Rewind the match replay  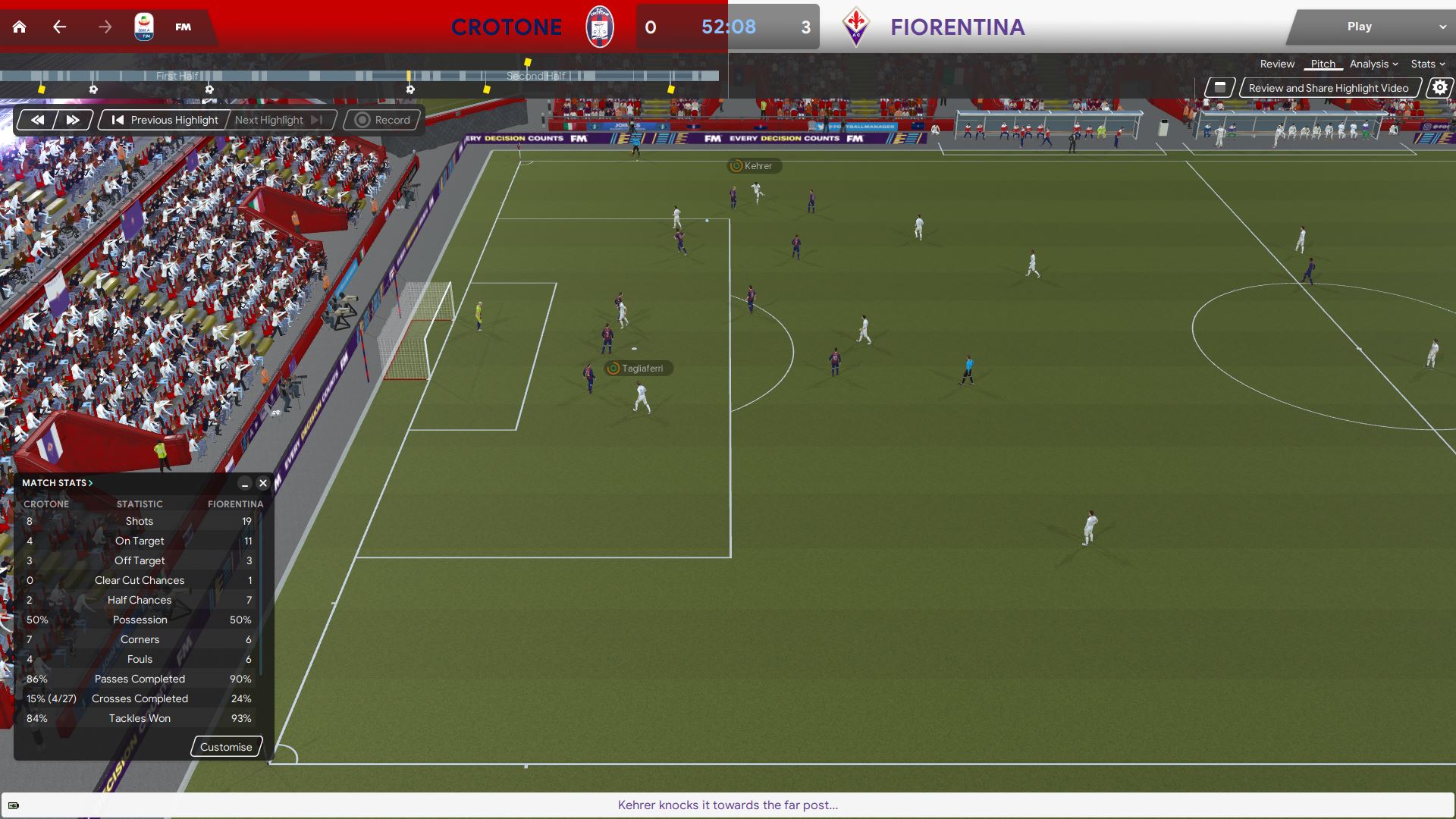coord(37,120)
